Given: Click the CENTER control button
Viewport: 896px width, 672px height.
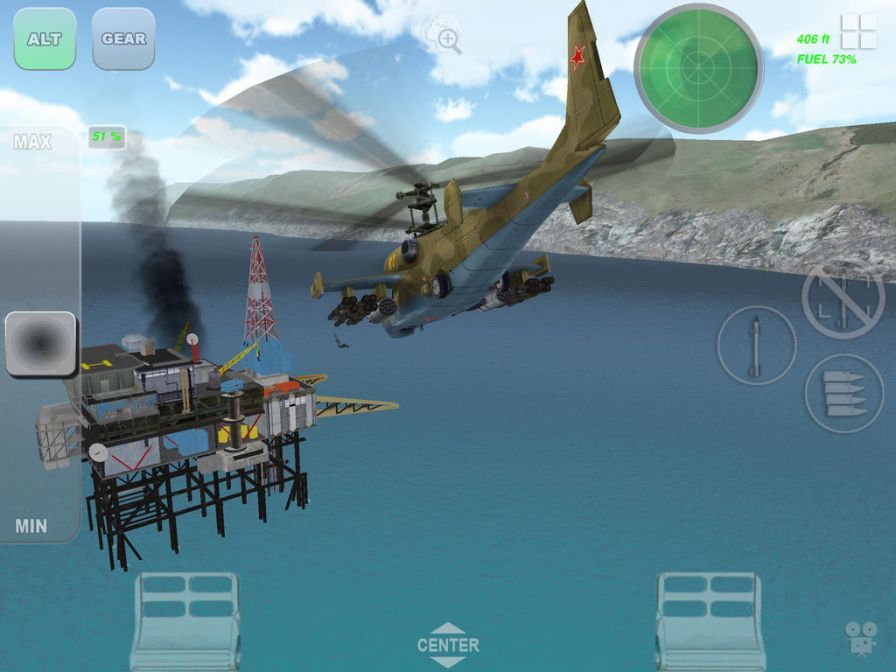Looking at the screenshot, I should 448,645.
